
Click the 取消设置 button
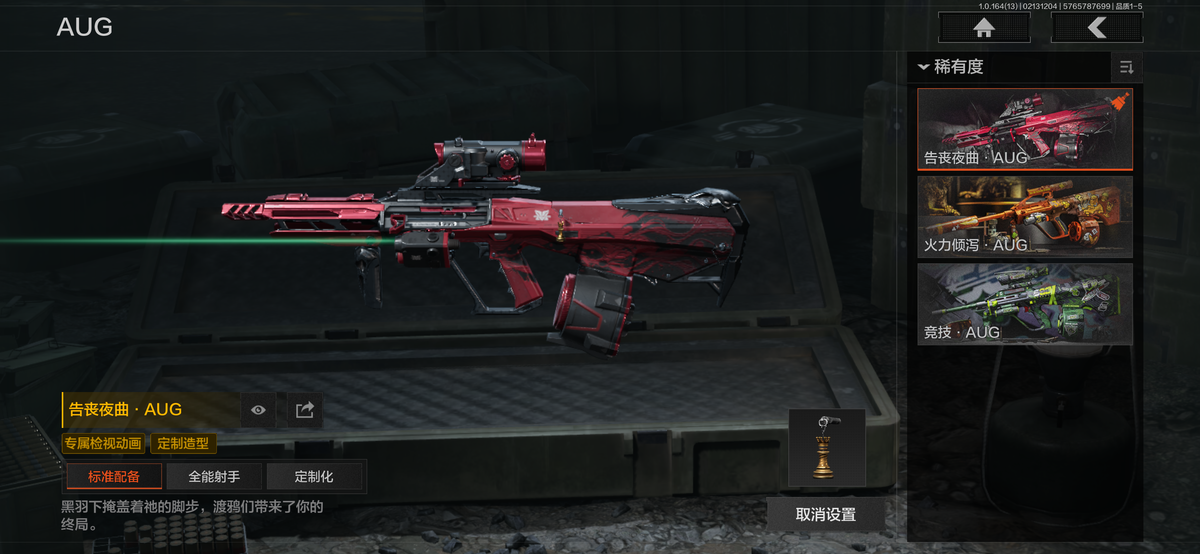click(826, 514)
